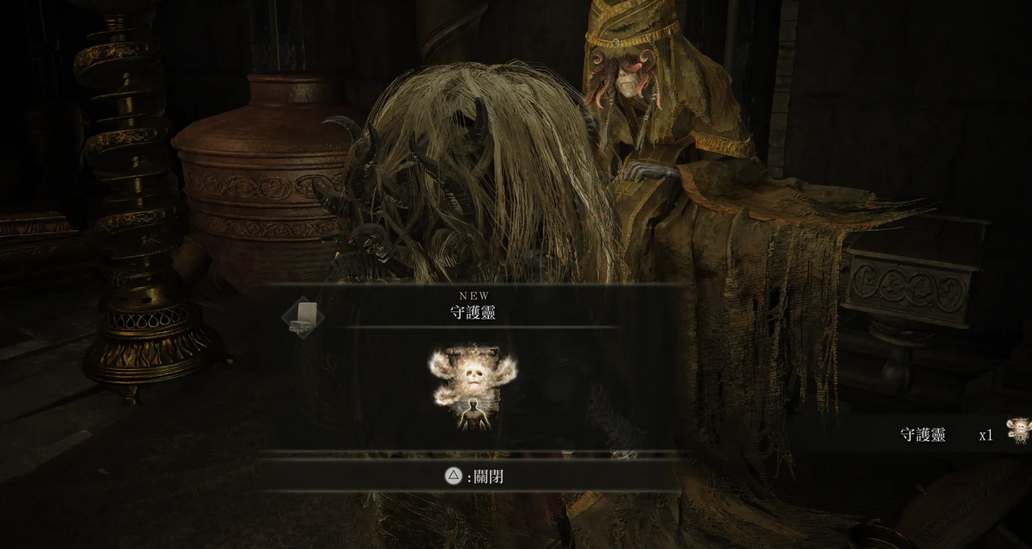This screenshot has width=1032, height=549.
Task: Click the item category icon beside the NEW header
Action: point(302,318)
